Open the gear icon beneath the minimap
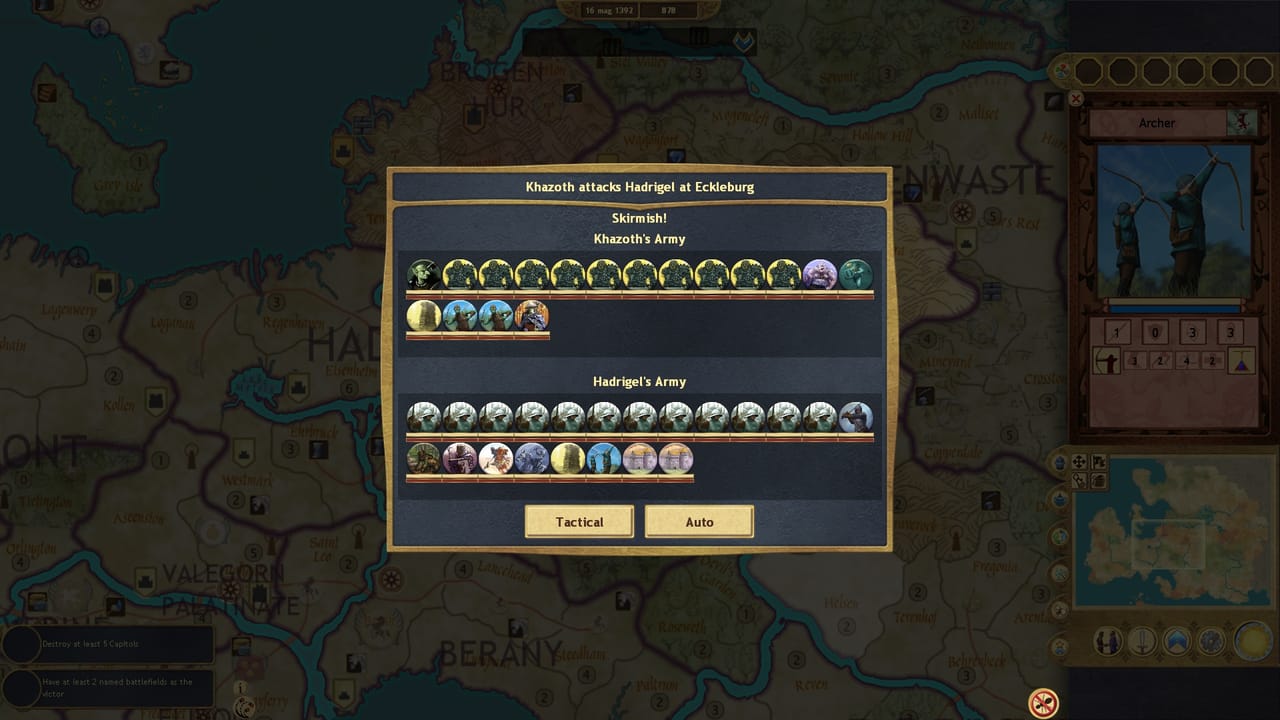1280x720 pixels. (x=1210, y=643)
